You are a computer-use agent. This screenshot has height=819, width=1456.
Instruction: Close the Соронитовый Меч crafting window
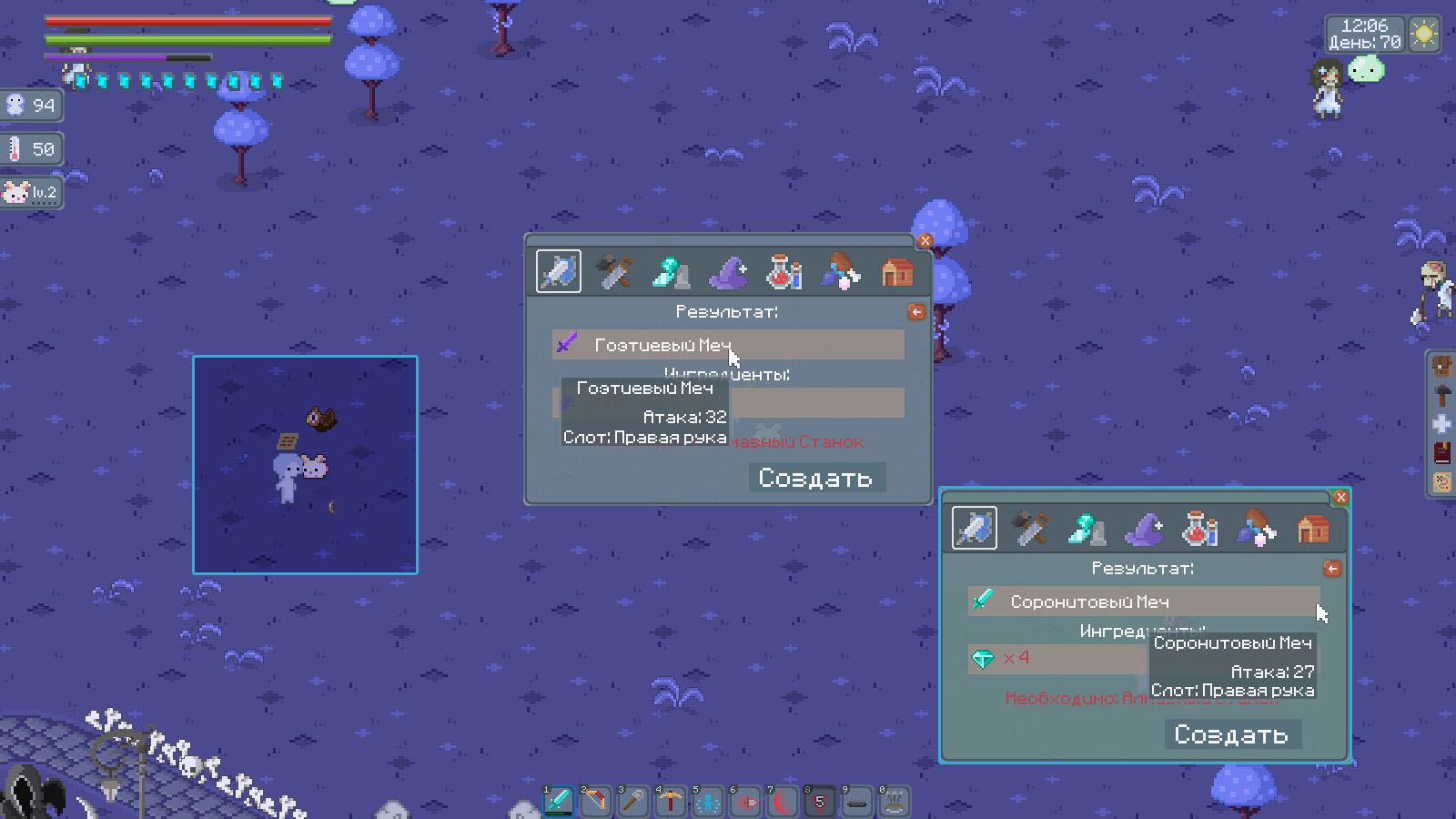[x=1340, y=498]
